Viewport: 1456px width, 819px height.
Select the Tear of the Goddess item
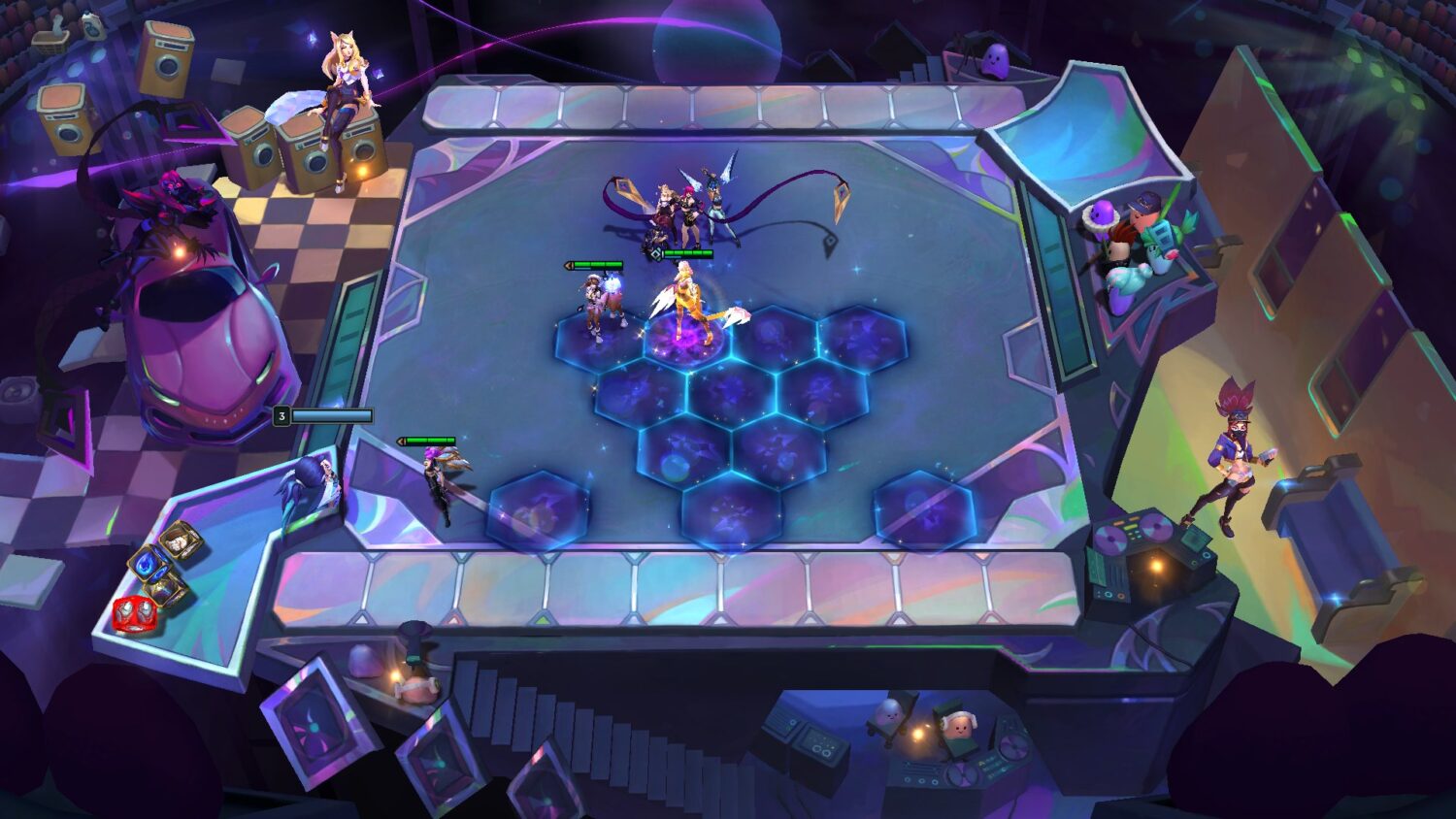pos(149,566)
